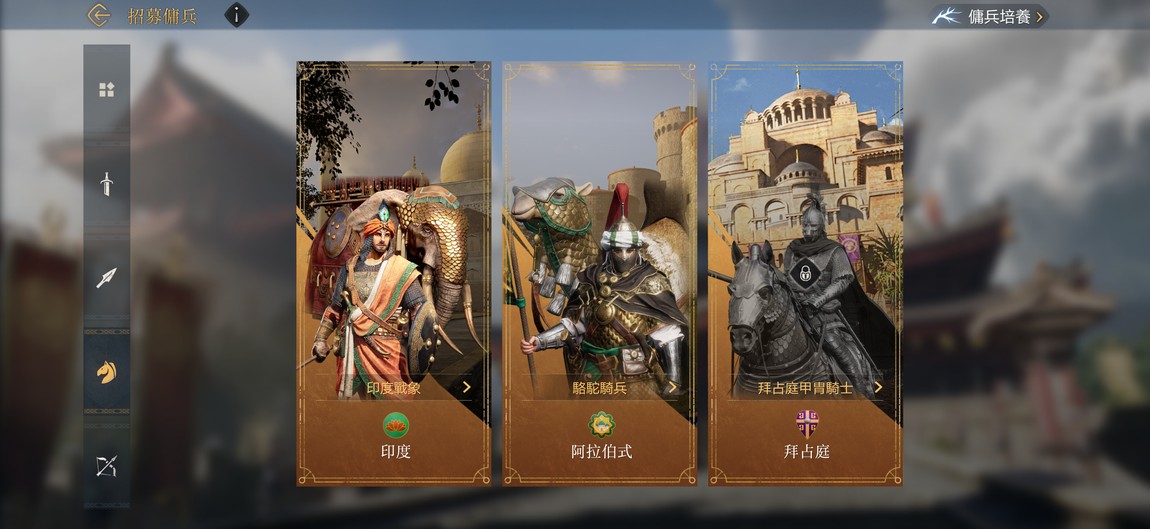Switch to the all-categories grid tab

106,90
